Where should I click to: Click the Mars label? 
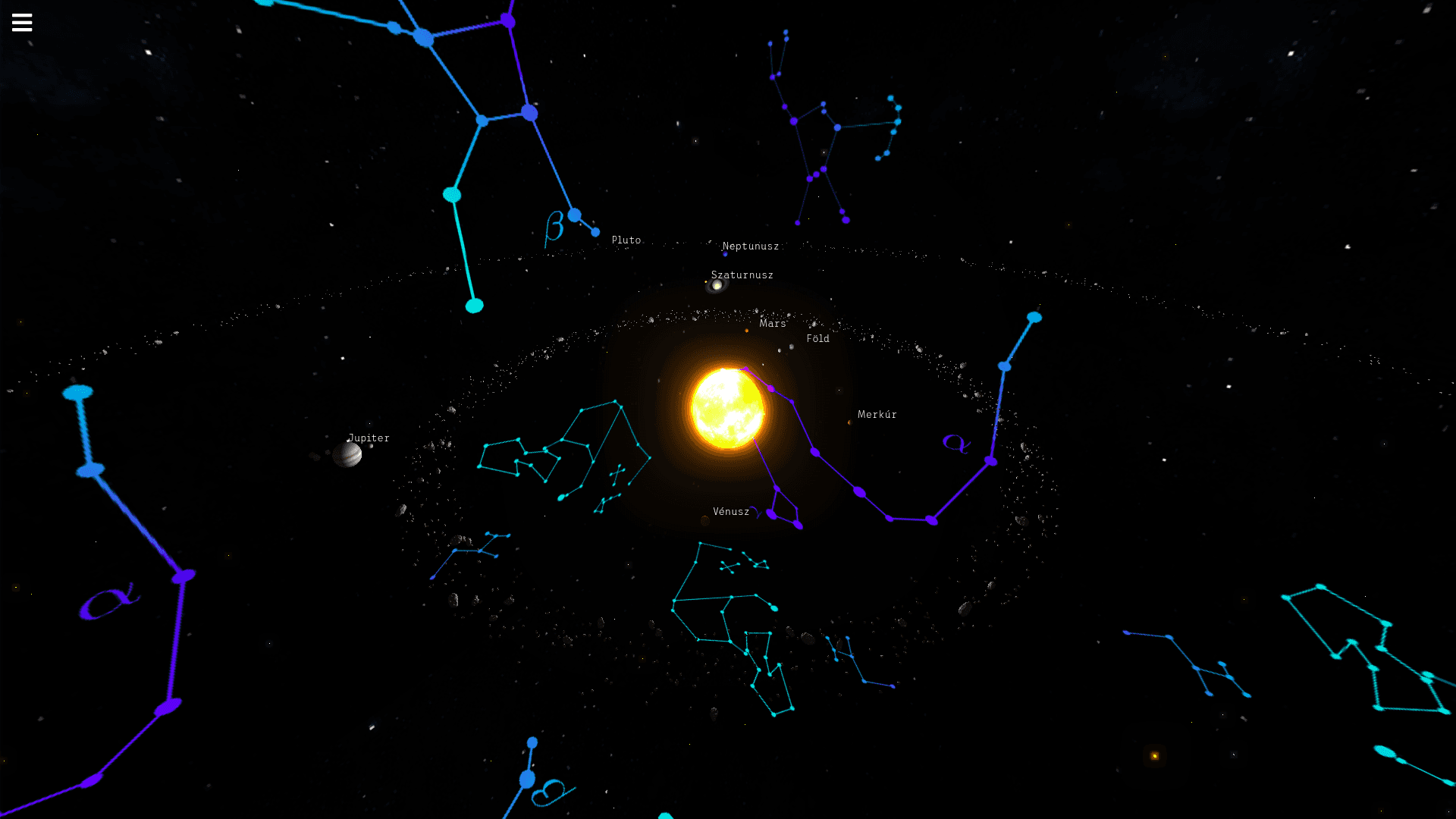tap(771, 324)
